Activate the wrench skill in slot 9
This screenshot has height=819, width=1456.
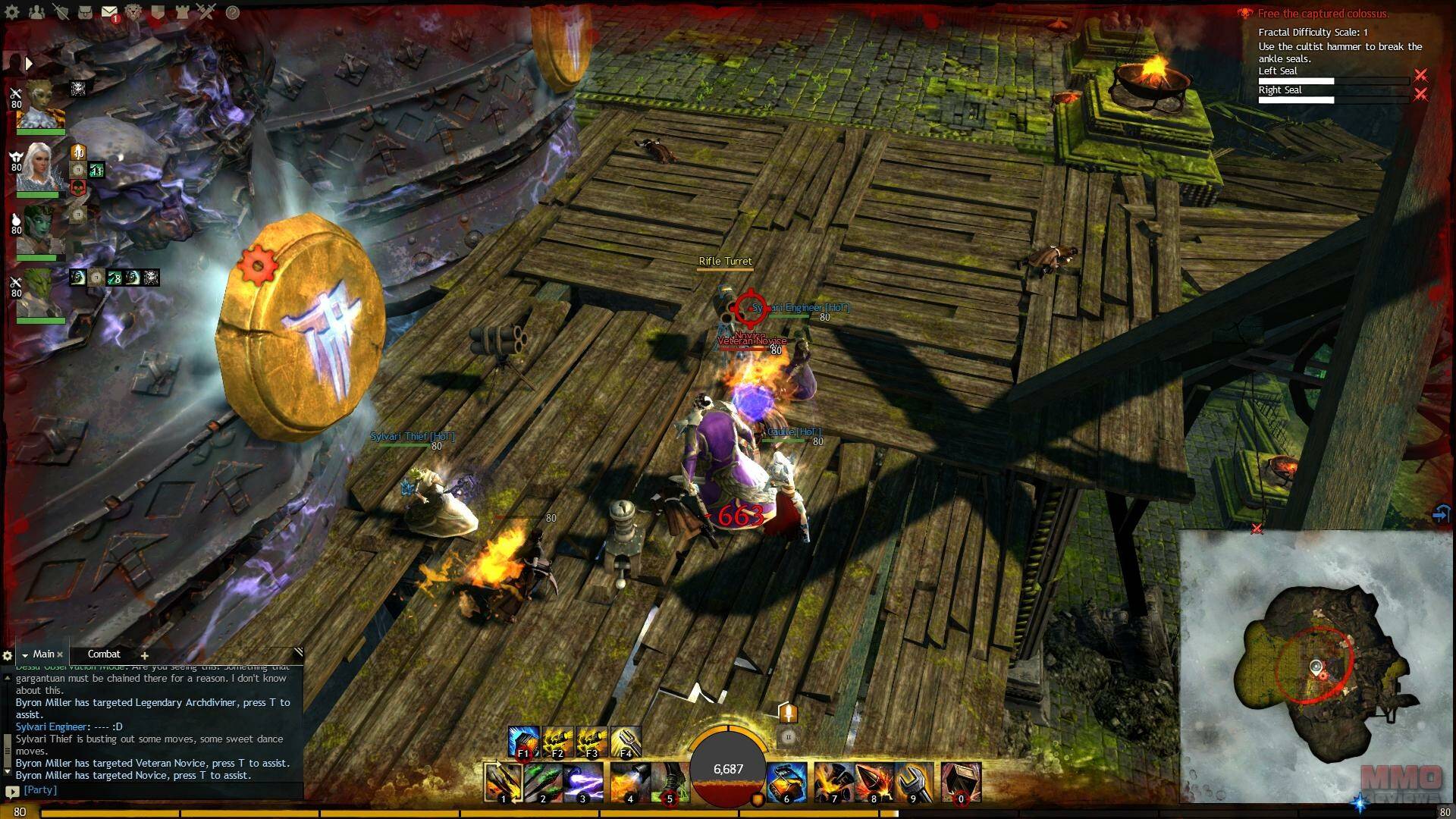coord(914,782)
